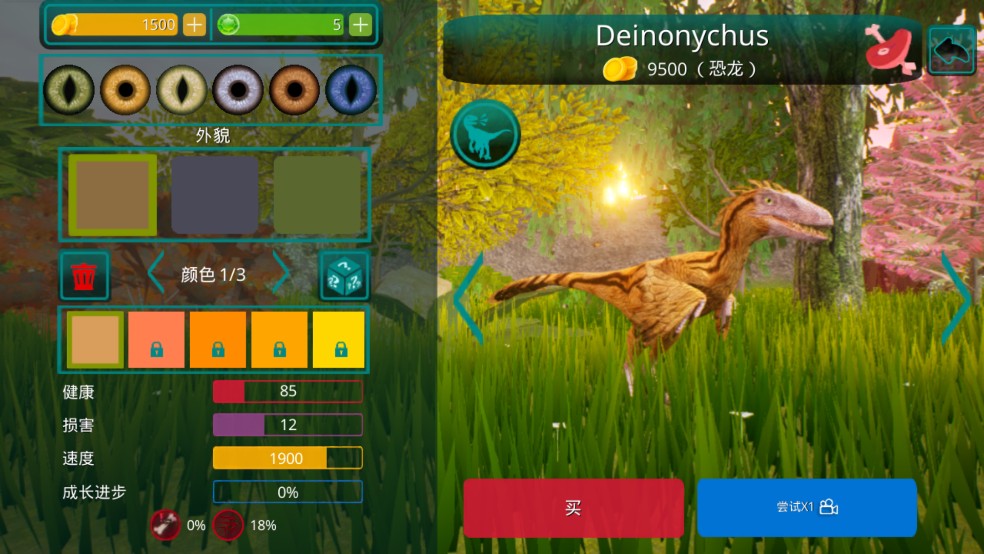Image resolution: width=984 pixels, height=554 pixels.
Task: Go to the next color page
Action: [x=282, y=274]
